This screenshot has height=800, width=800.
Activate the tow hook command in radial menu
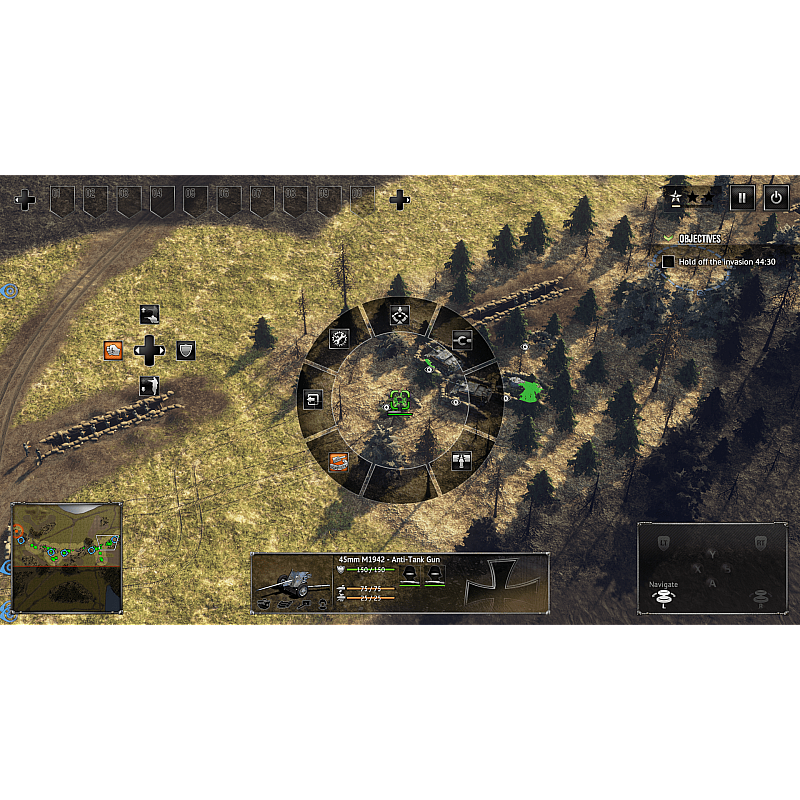tap(461, 338)
